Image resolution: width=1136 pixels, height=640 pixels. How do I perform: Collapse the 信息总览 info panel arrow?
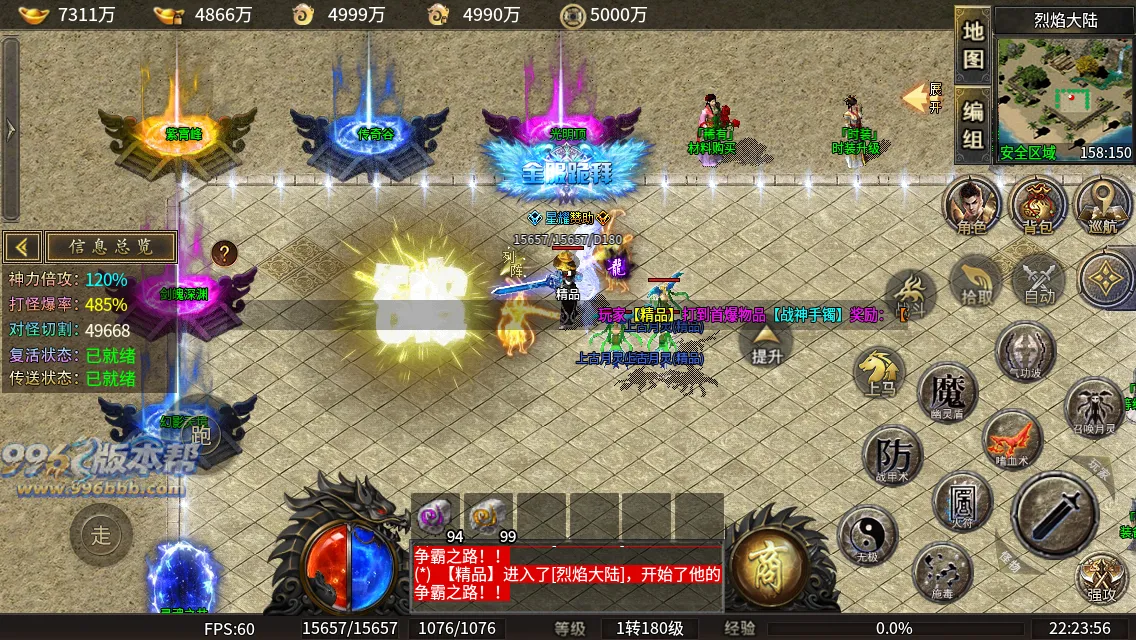tap(23, 247)
